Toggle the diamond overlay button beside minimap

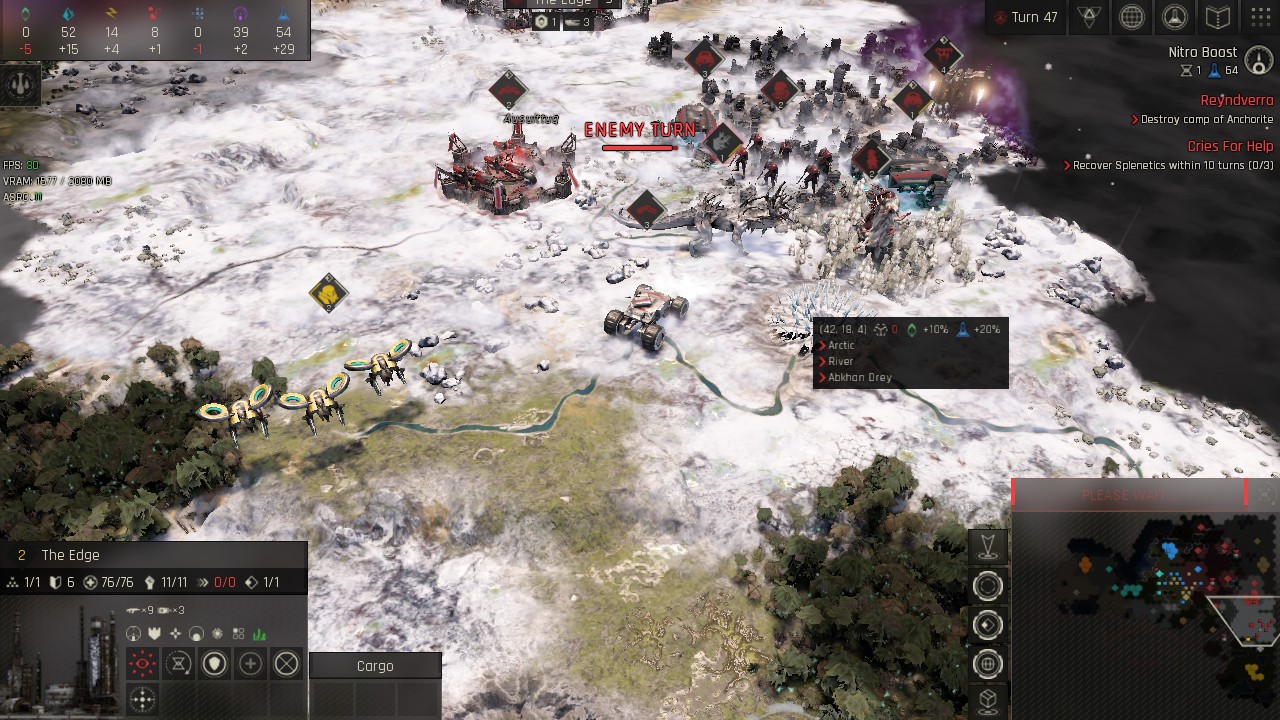pyautogui.click(x=988, y=624)
